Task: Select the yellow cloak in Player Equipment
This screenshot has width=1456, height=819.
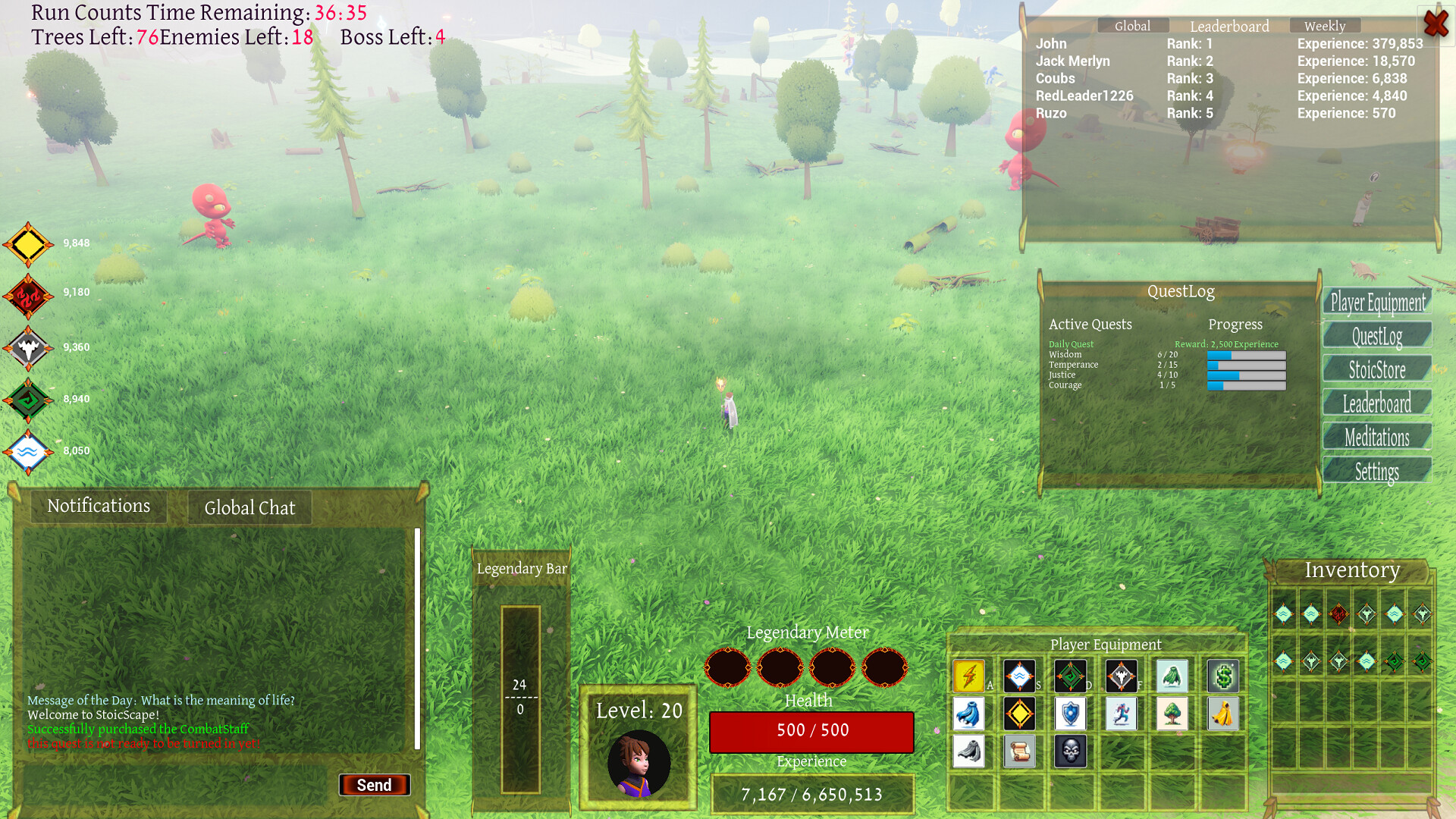Action: click(x=1223, y=714)
